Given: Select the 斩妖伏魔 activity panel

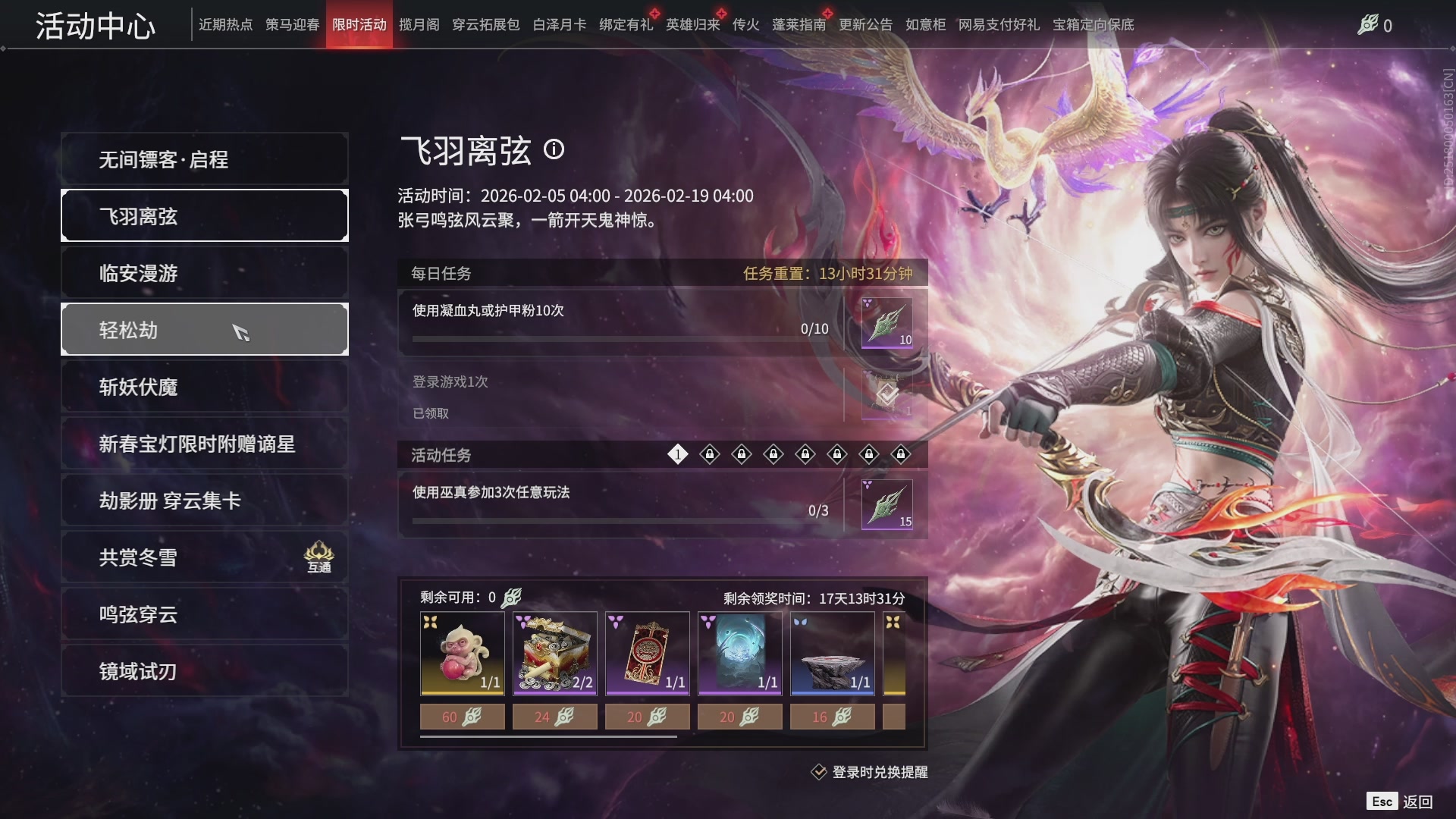Looking at the screenshot, I should [x=204, y=387].
